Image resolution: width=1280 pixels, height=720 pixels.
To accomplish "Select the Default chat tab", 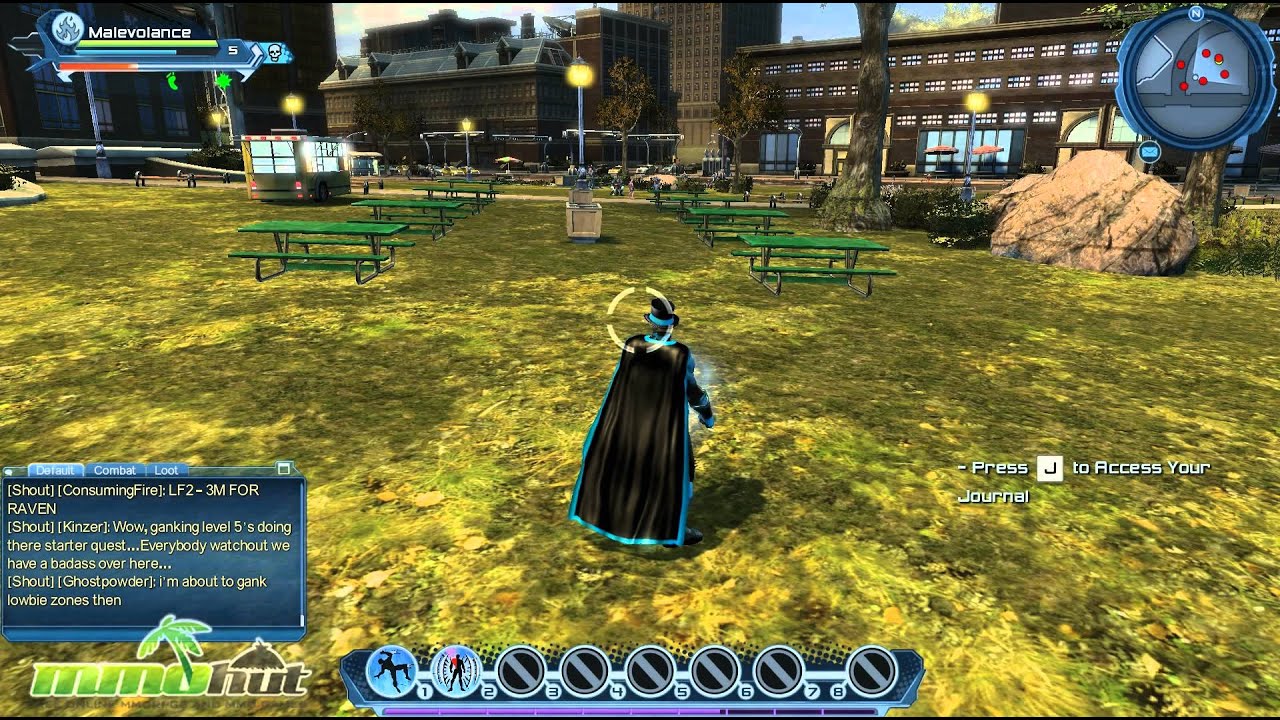I will 55,470.
